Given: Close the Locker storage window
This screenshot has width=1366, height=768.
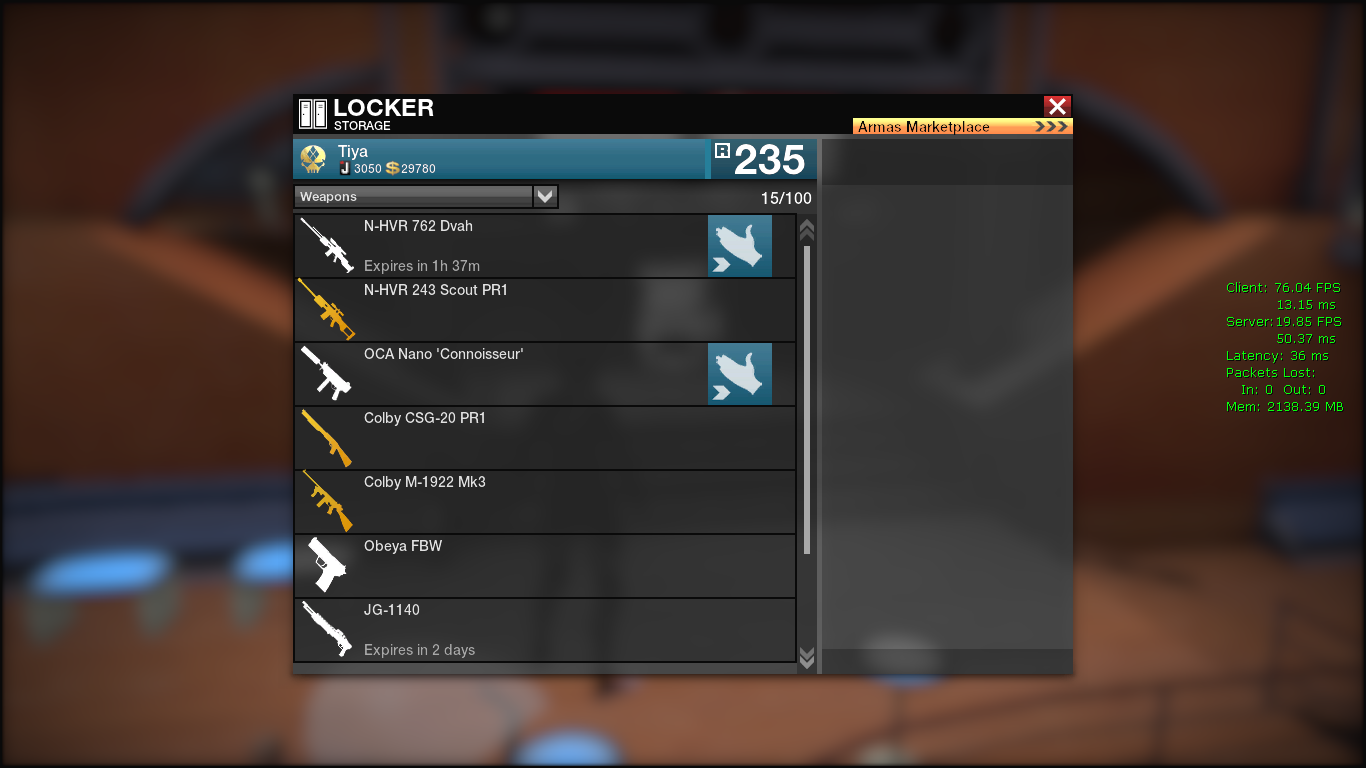Looking at the screenshot, I should pyautogui.click(x=1057, y=106).
